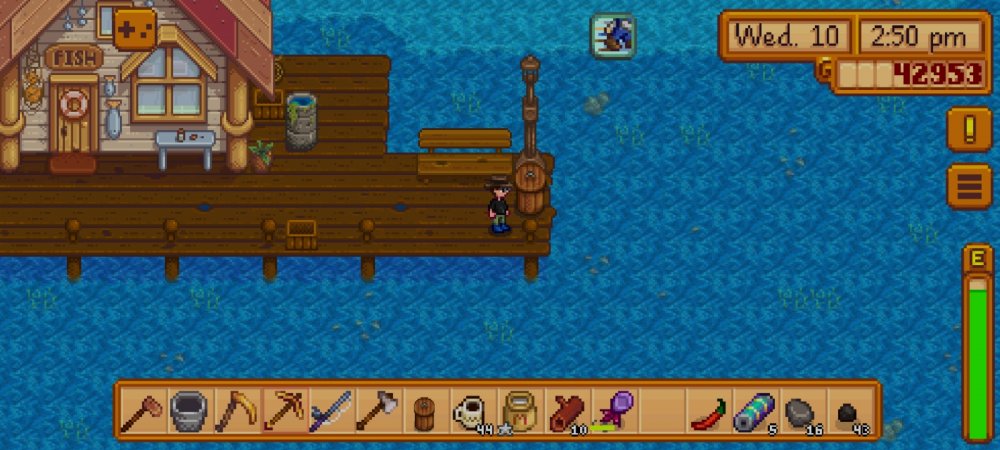
Task: Select the axe in the toolbar
Action: (x=377, y=411)
